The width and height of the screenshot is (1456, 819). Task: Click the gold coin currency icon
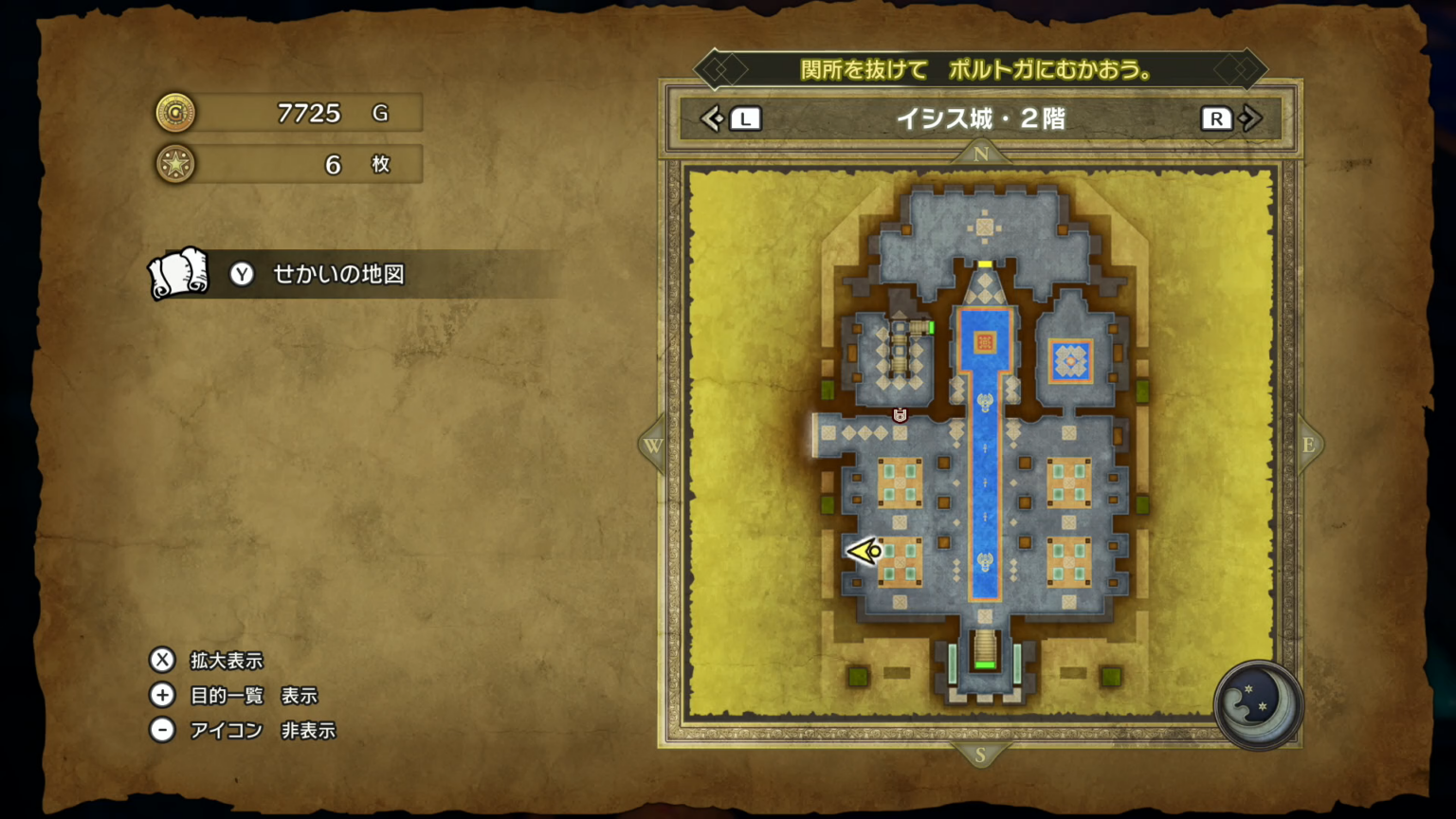[x=175, y=112]
